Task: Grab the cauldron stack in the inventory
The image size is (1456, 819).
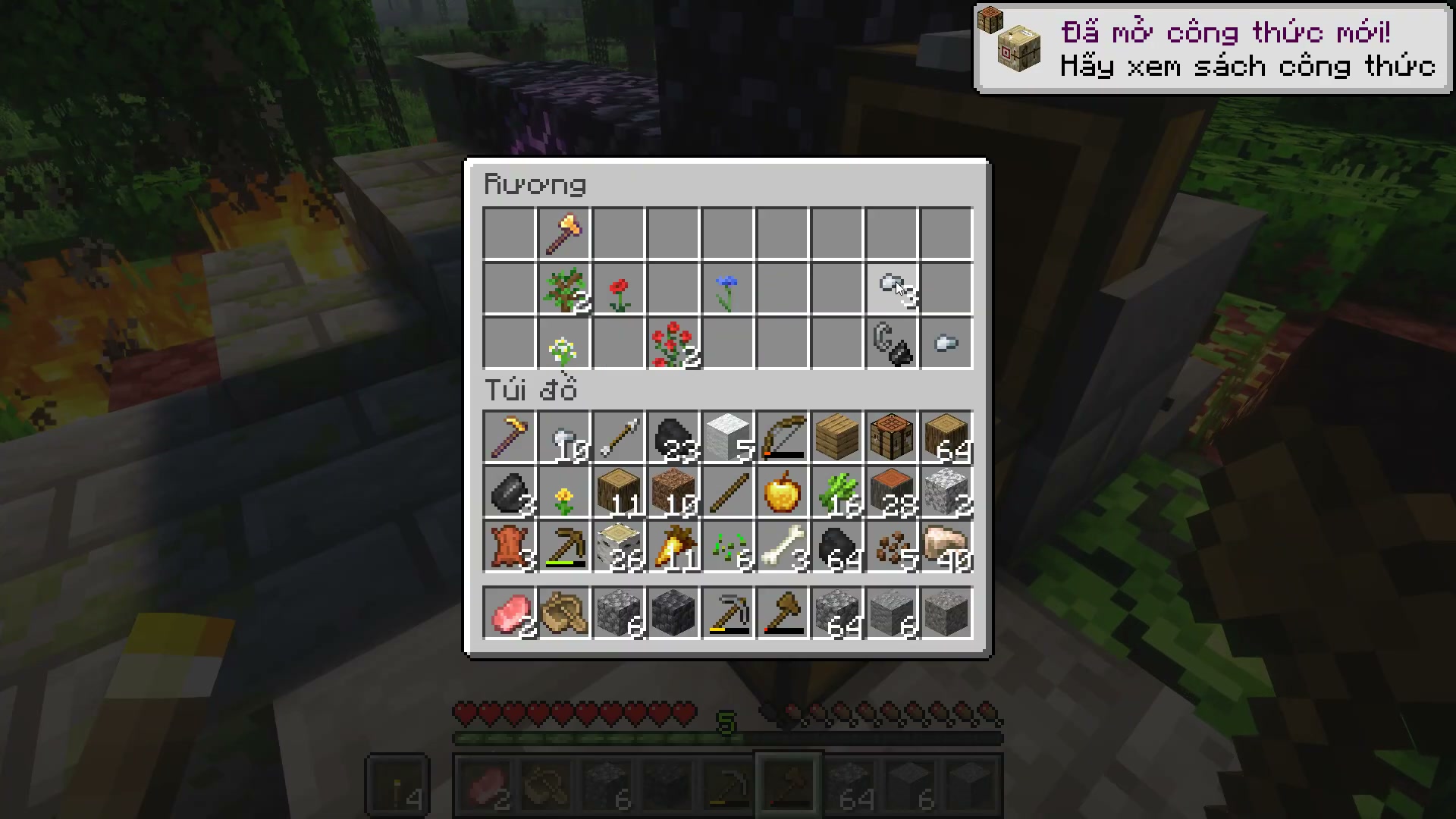Action: pyautogui.click(x=510, y=492)
